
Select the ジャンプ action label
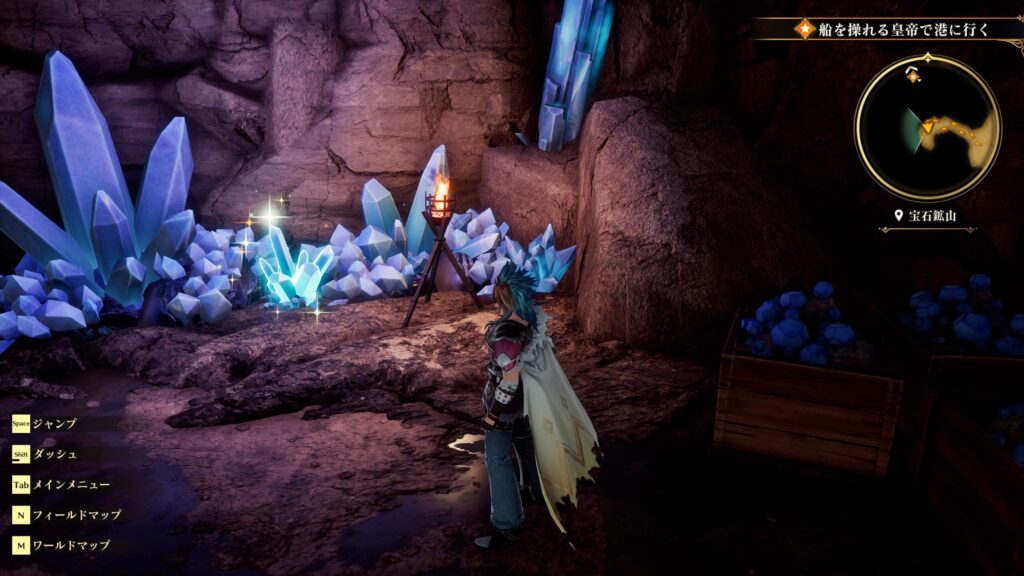pyautogui.click(x=55, y=423)
